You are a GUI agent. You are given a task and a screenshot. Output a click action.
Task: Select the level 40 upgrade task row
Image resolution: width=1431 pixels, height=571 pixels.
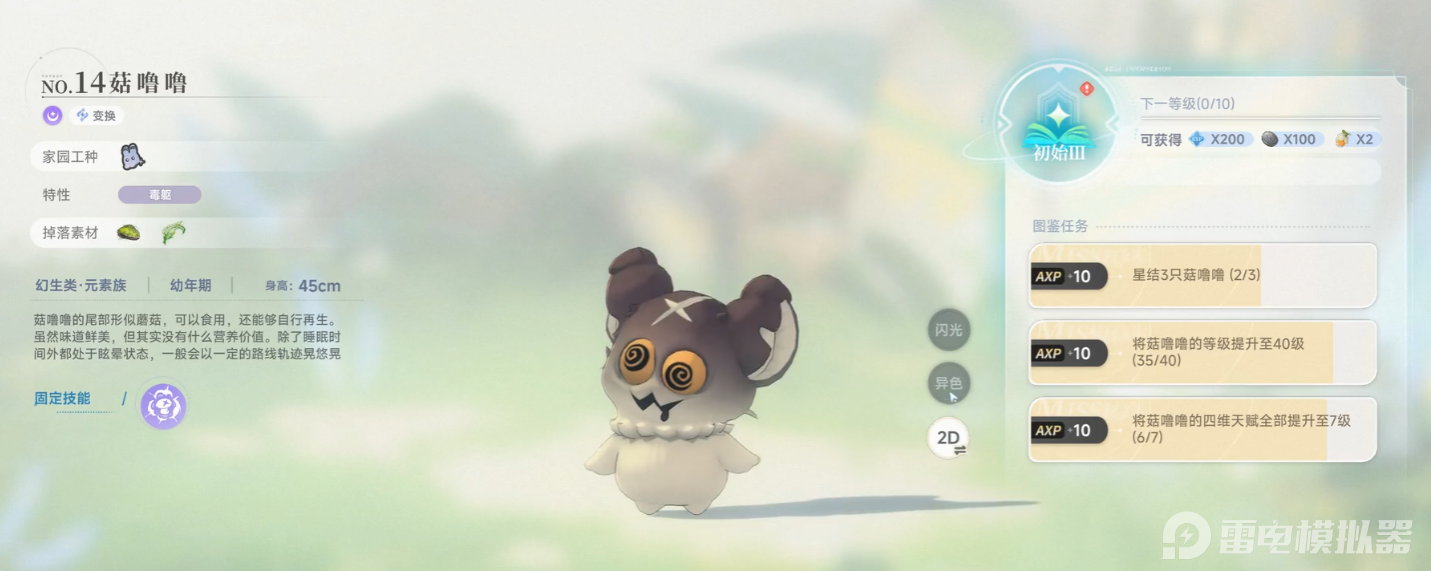pos(1202,352)
